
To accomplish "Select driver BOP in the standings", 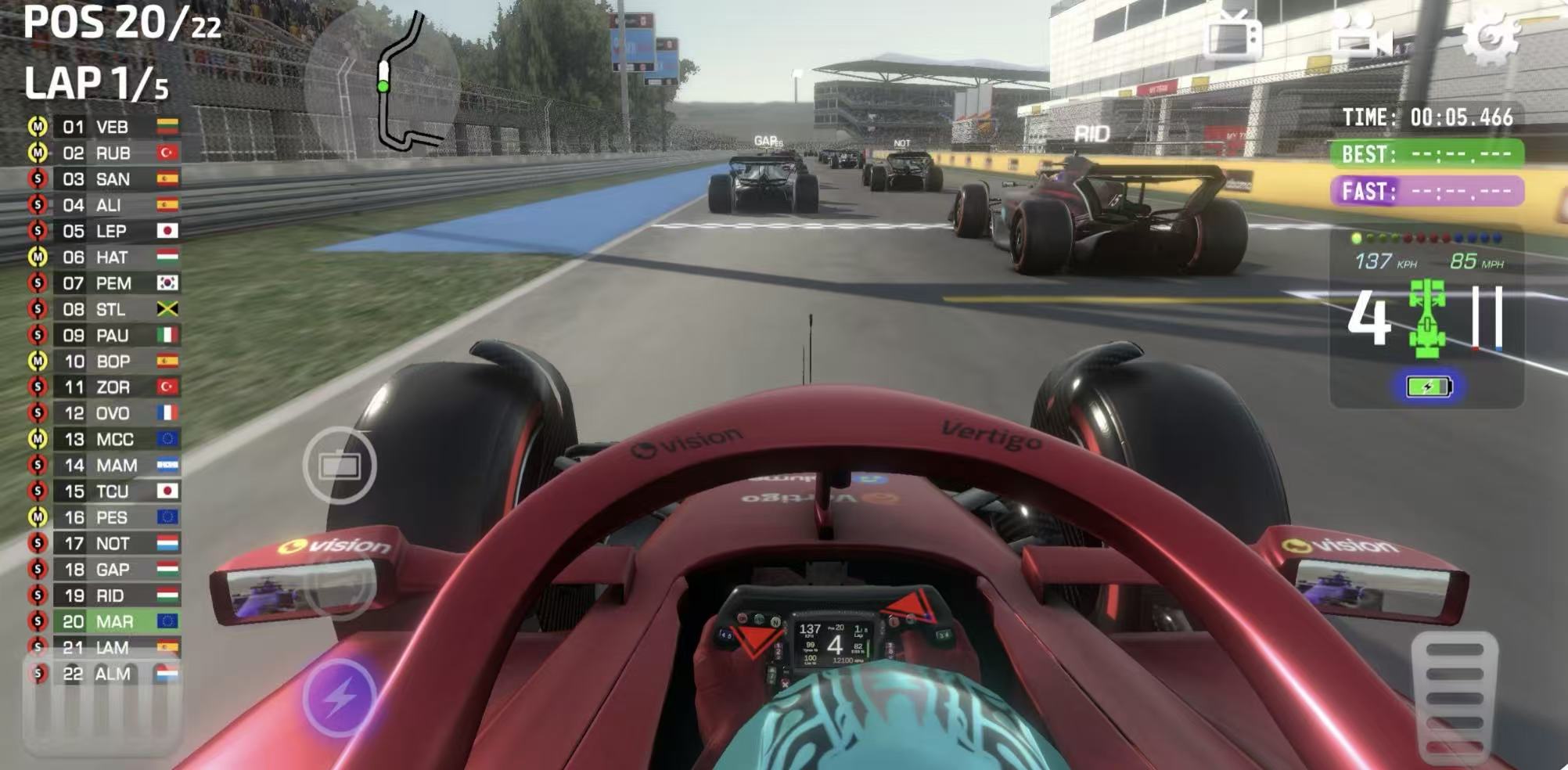I will [x=113, y=362].
